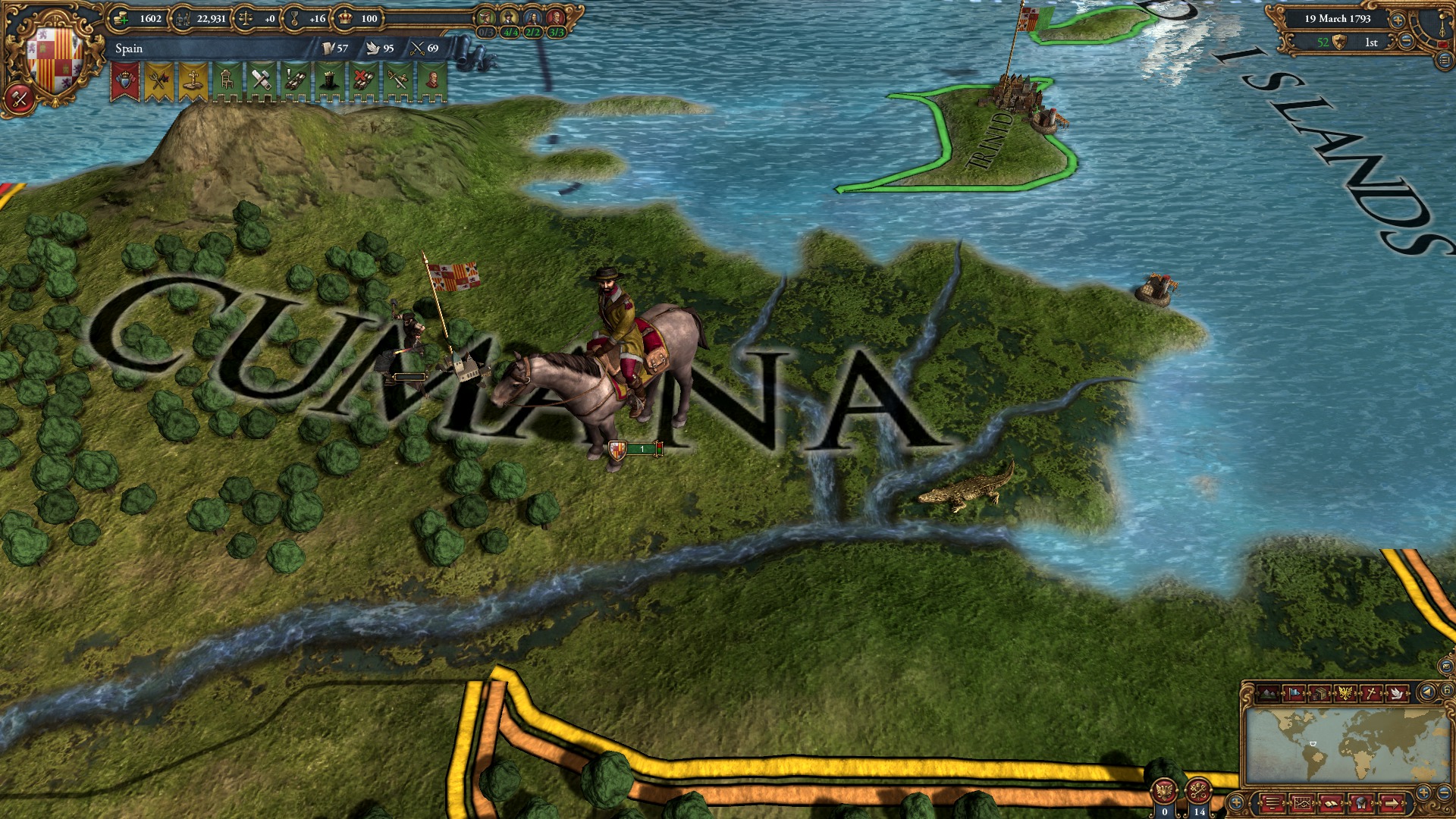
Task: Switch to political mapmode (flag icon)
Action: pos(1294,693)
